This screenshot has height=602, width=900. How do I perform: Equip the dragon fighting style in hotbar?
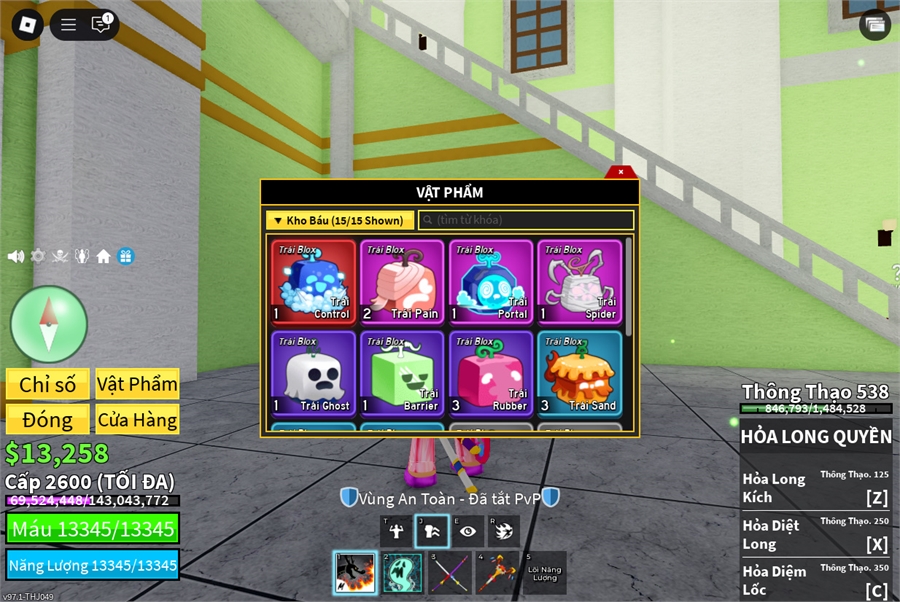click(354, 572)
